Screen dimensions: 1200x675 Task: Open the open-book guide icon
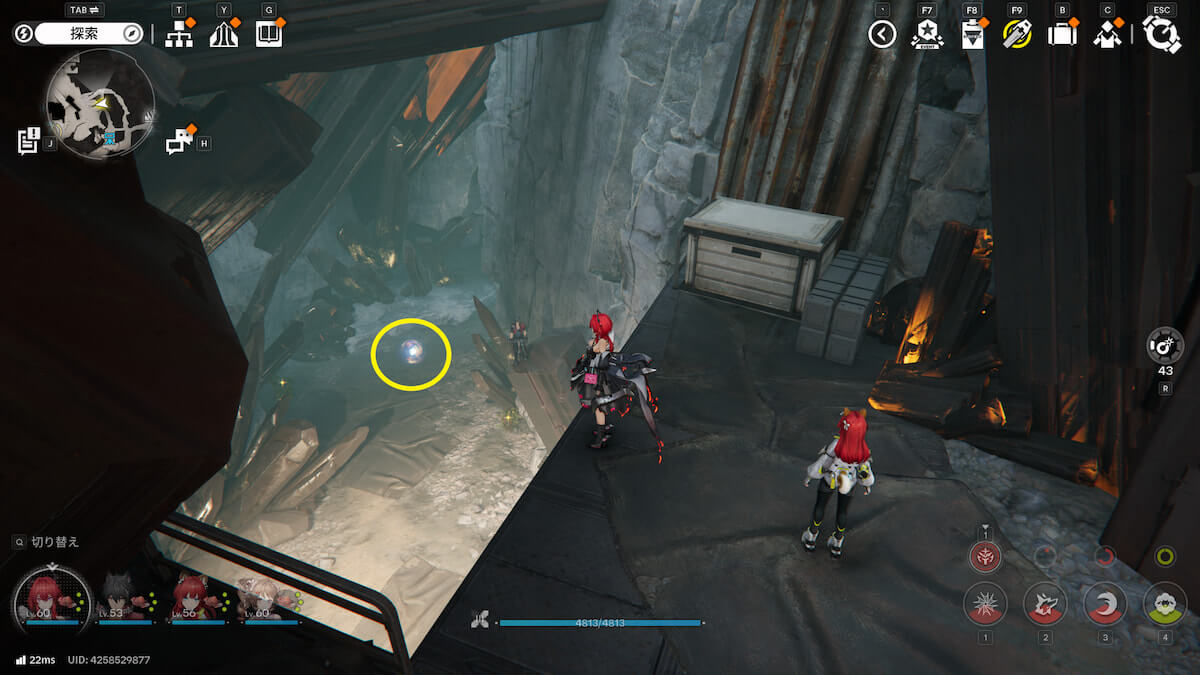click(268, 35)
